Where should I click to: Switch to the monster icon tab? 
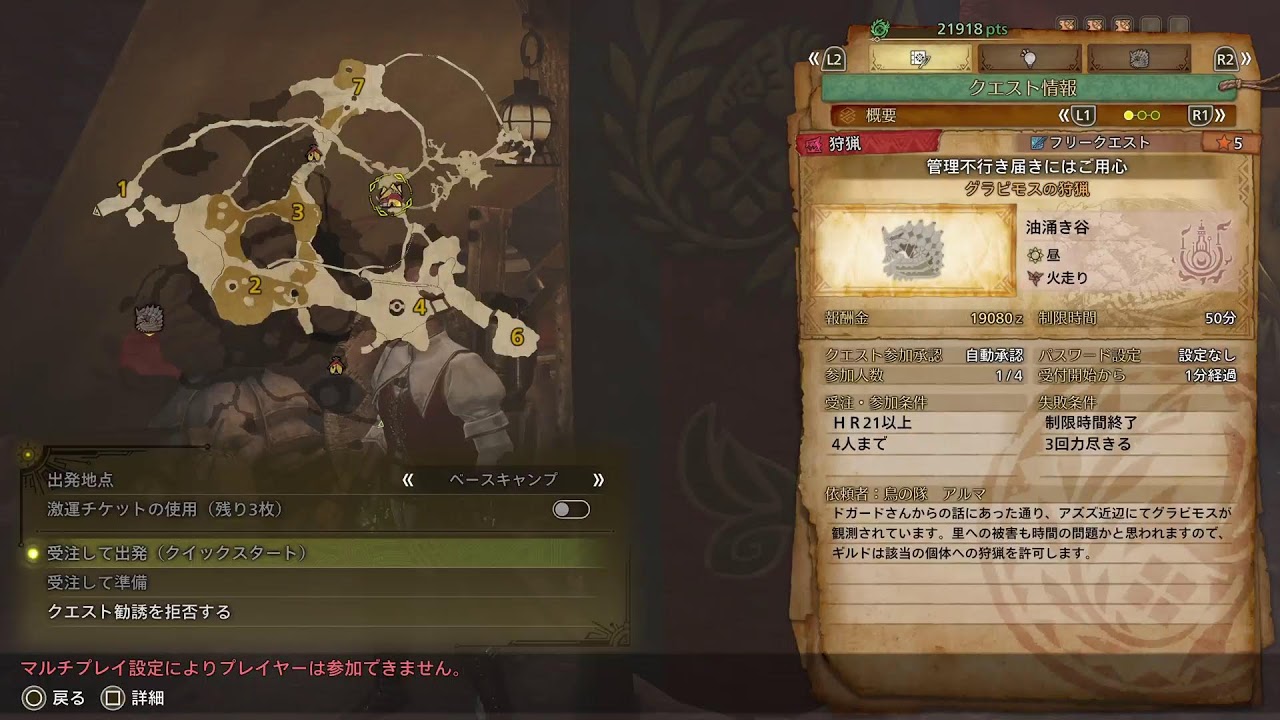pos(1138,59)
